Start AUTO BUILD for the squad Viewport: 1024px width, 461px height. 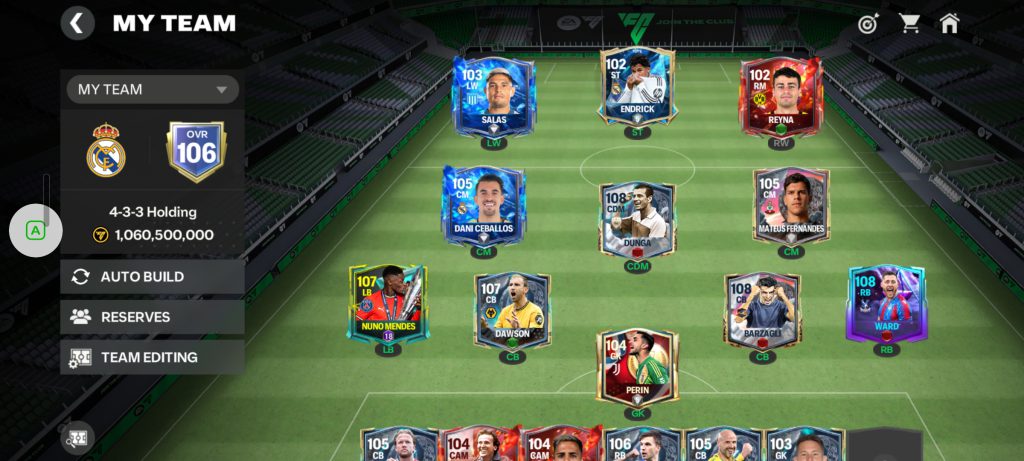tap(152, 277)
